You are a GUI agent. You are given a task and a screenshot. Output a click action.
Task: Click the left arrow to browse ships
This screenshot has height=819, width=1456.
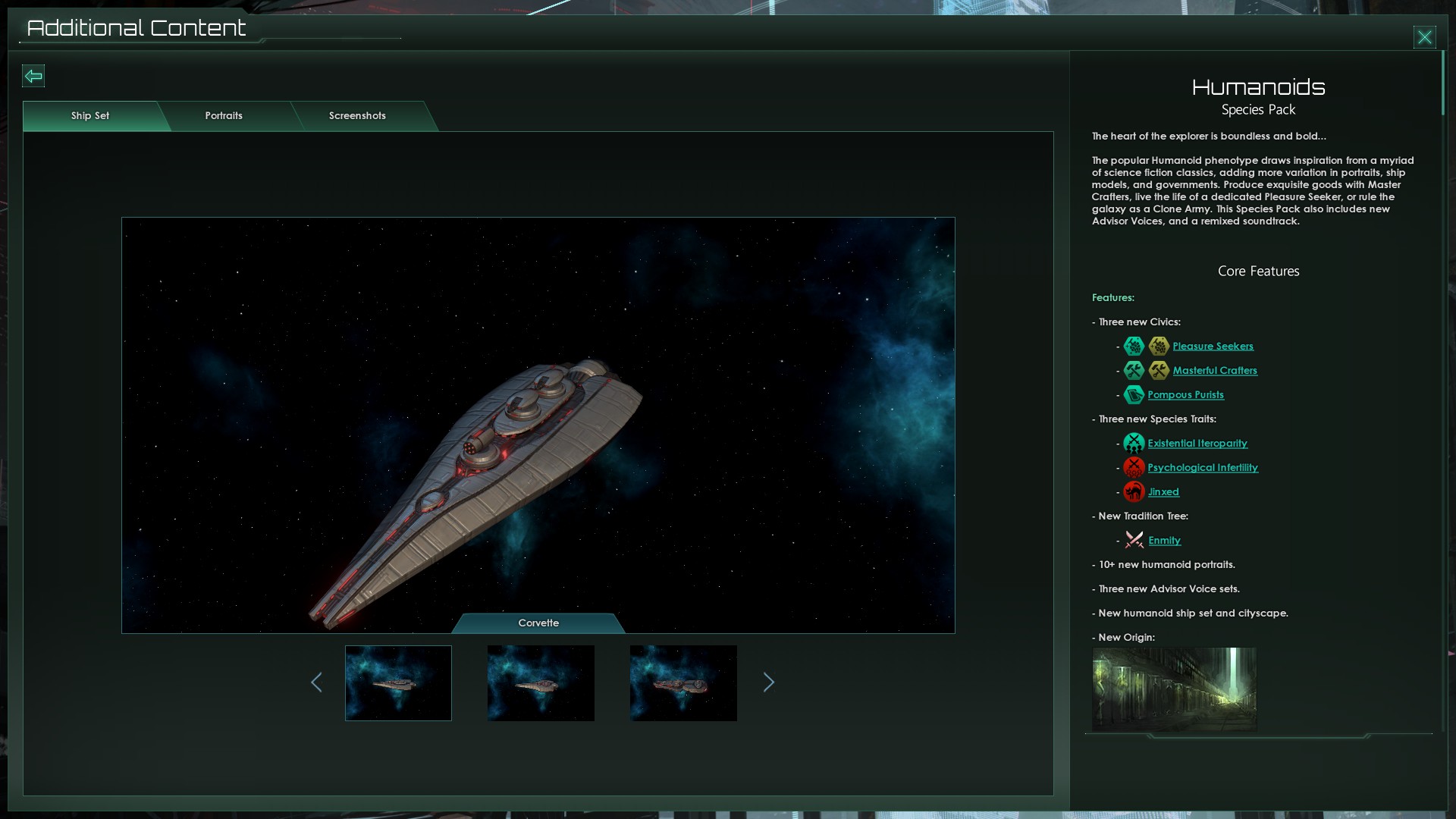317,682
